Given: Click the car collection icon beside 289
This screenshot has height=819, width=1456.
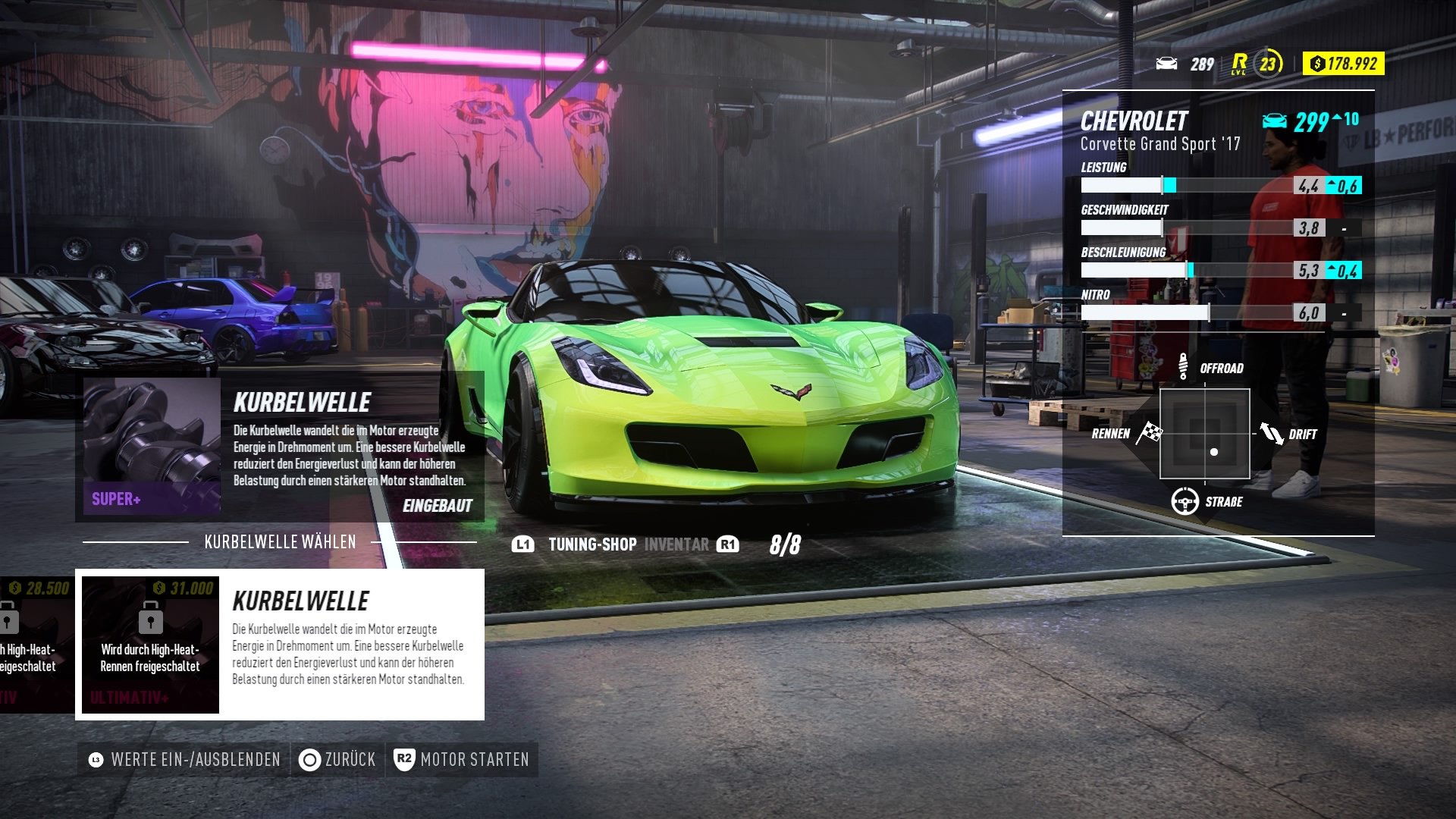Looking at the screenshot, I should coord(1166,64).
